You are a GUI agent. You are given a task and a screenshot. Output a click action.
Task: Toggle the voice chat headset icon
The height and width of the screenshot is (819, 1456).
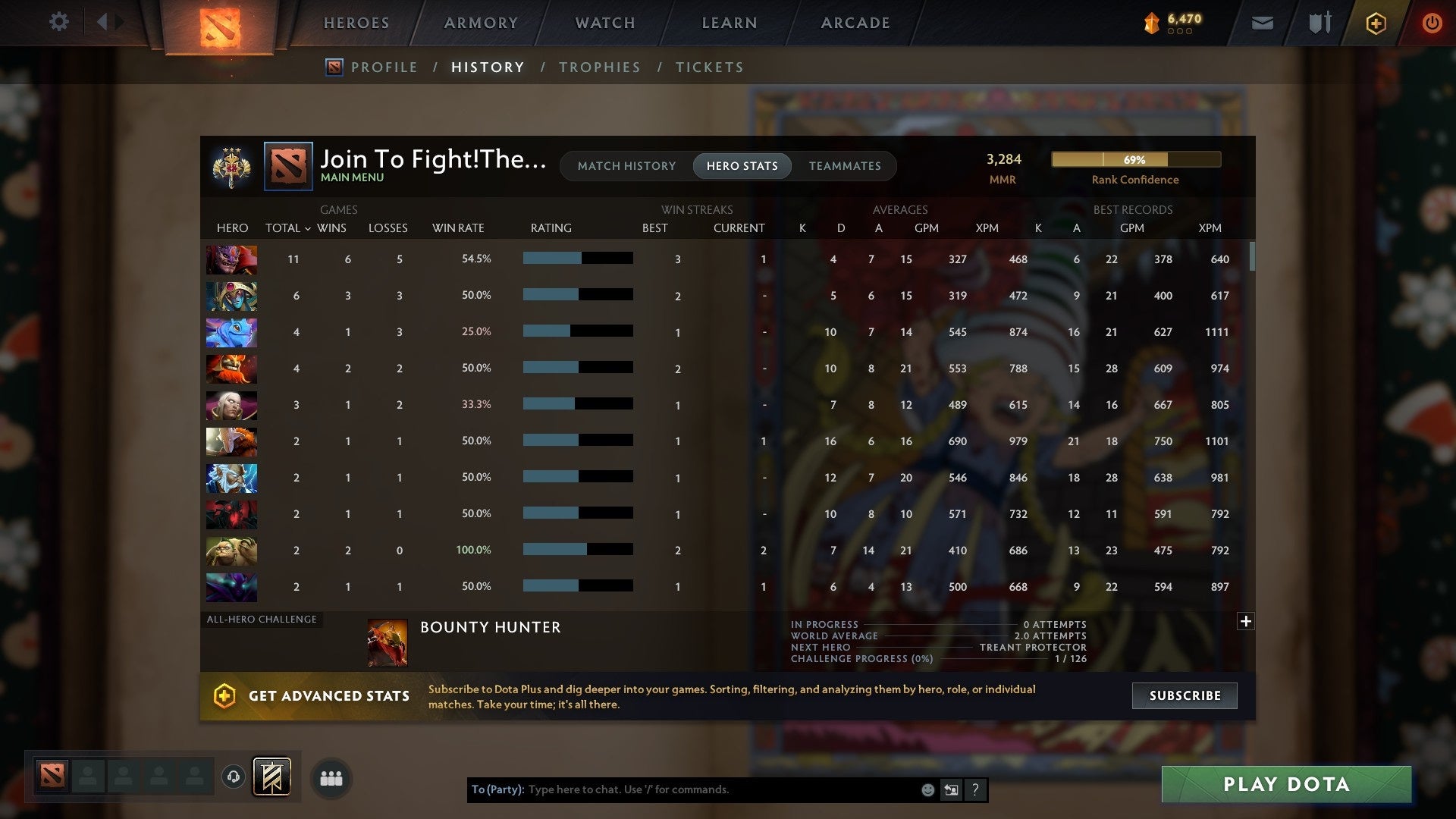(233, 778)
